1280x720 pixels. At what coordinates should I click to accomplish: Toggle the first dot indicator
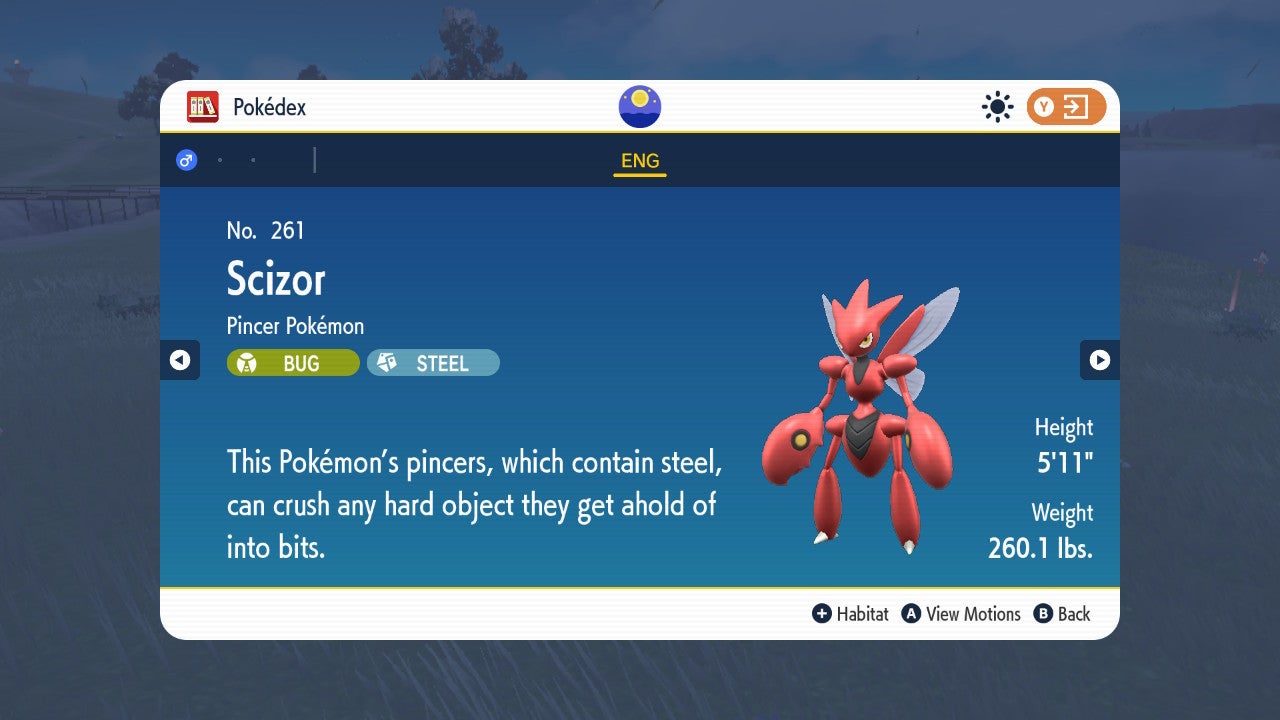pyautogui.click(x=218, y=158)
